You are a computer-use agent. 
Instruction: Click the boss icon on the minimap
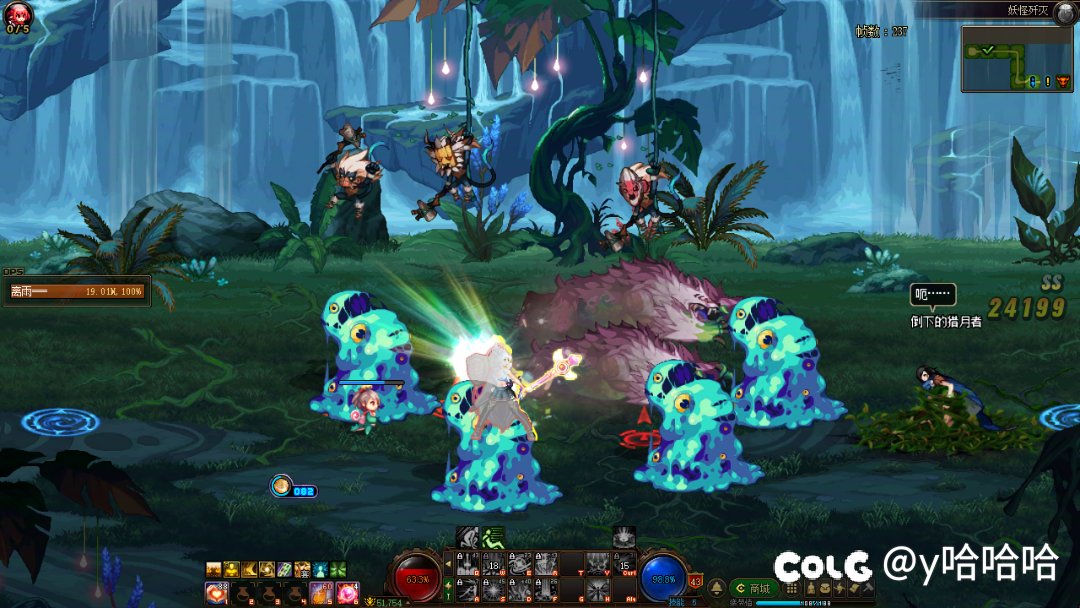[x=1062, y=81]
